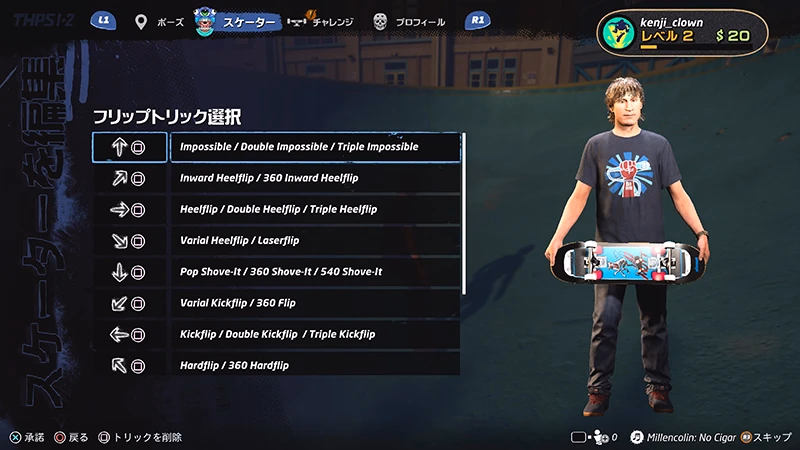Choose Pop Shove-It / 360 Shove-It row
The width and height of the screenshot is (800, 450).
(315, 271)
